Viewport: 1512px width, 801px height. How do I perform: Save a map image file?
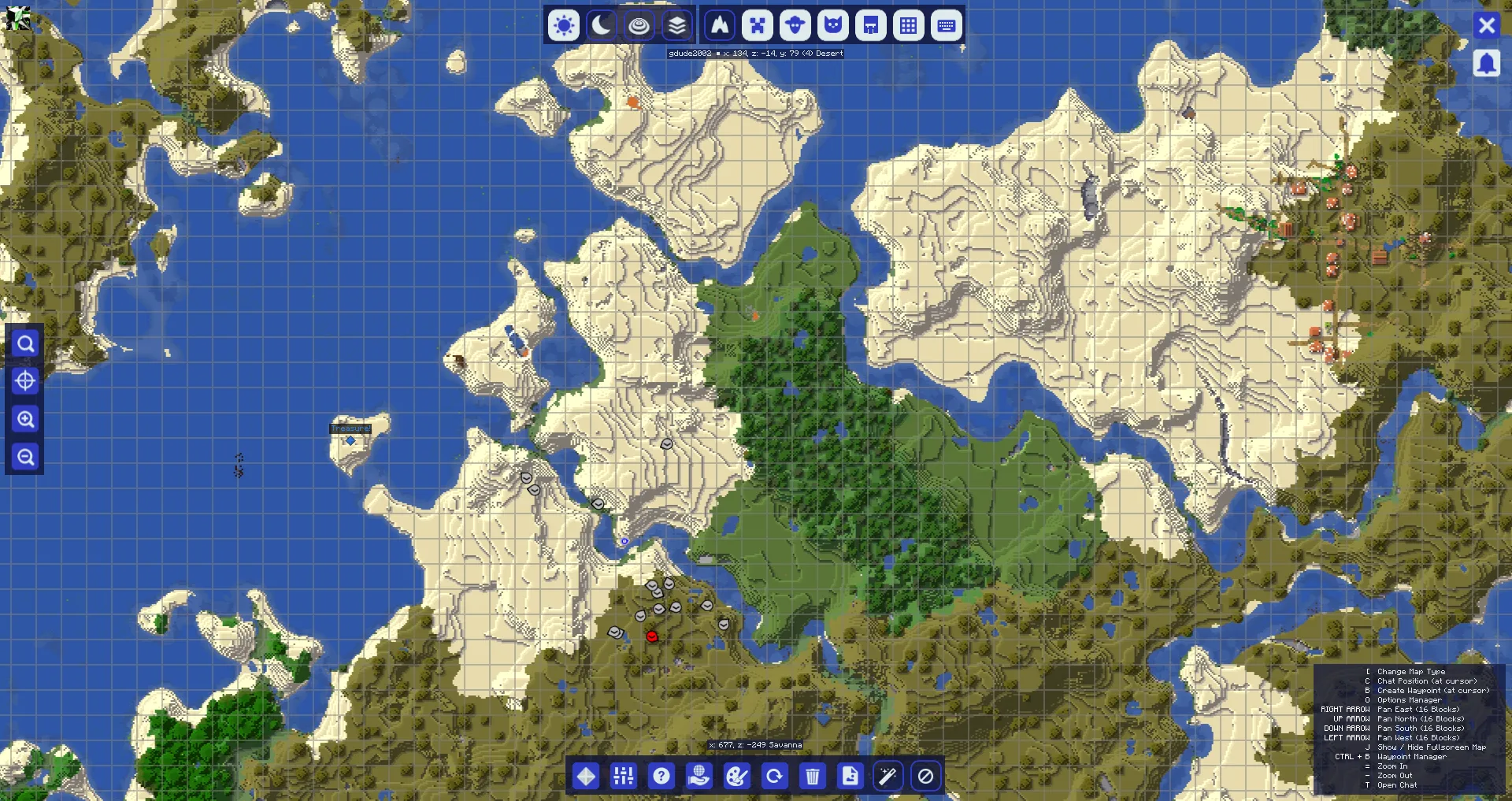(850, 776)
